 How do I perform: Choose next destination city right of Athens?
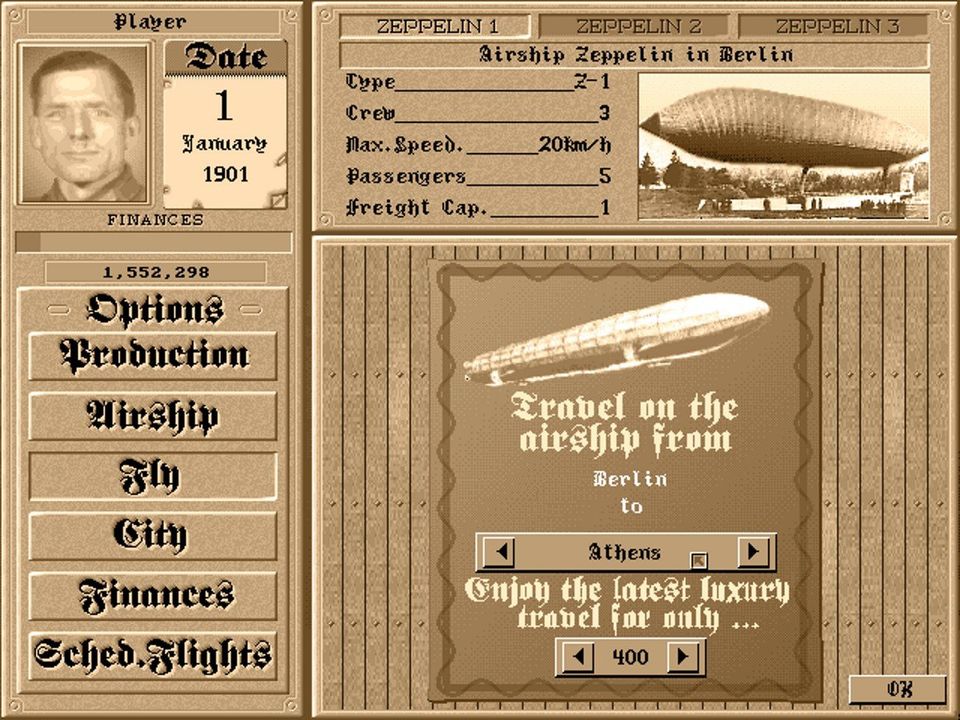(x=754, y=552)
